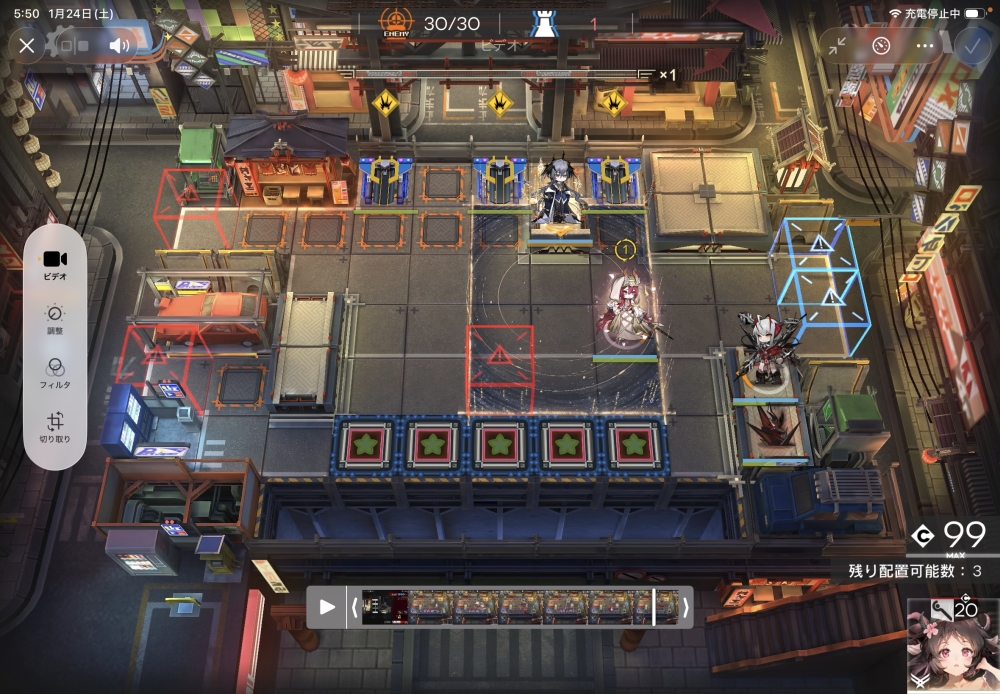Image resolution: width=1000 pixels, height=694 pixels.
Task: Click the left trim handle of the timeline
Action: (x=352, y=607)
